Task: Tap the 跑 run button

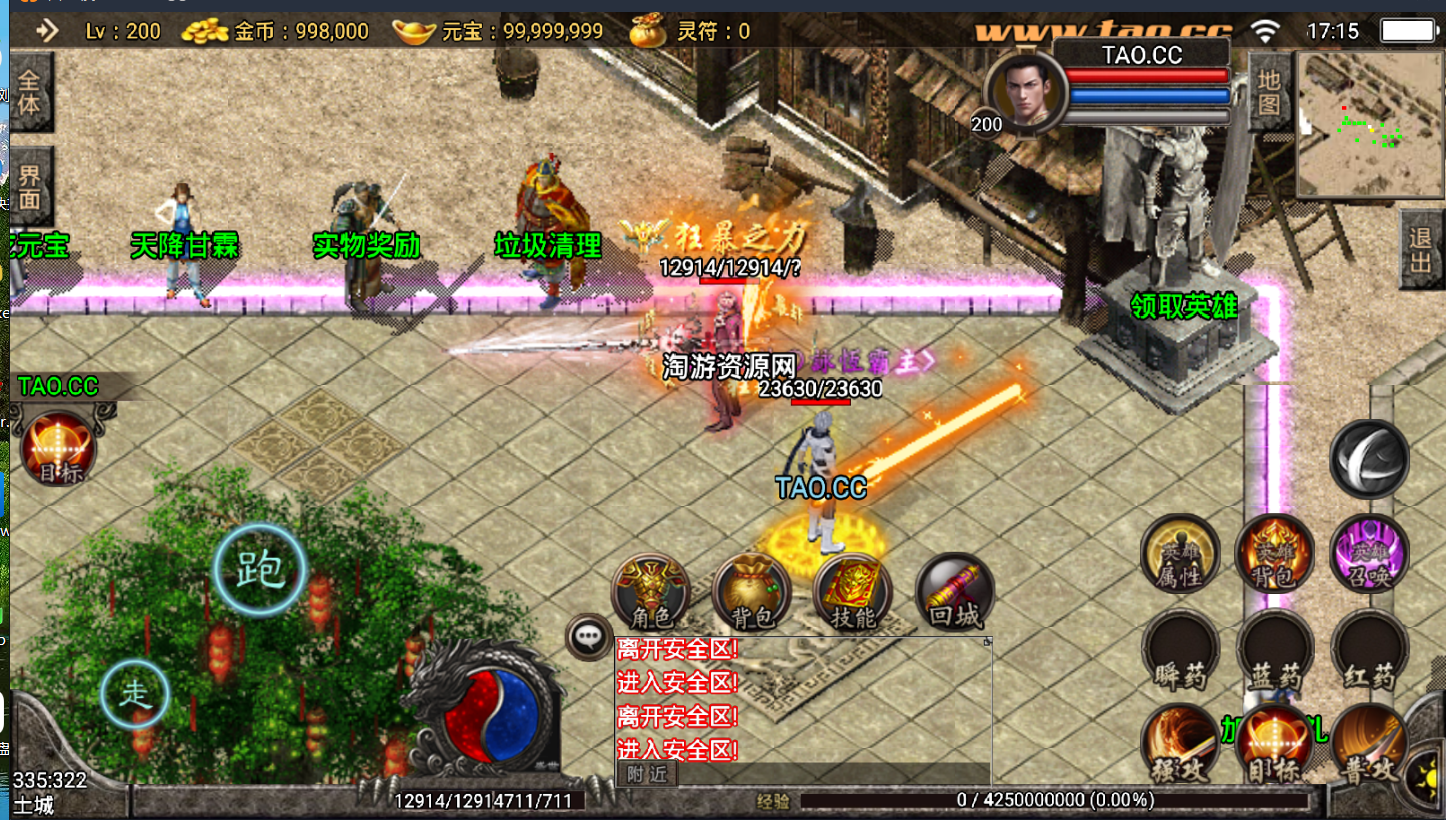Action: click(x=260, y=570)
